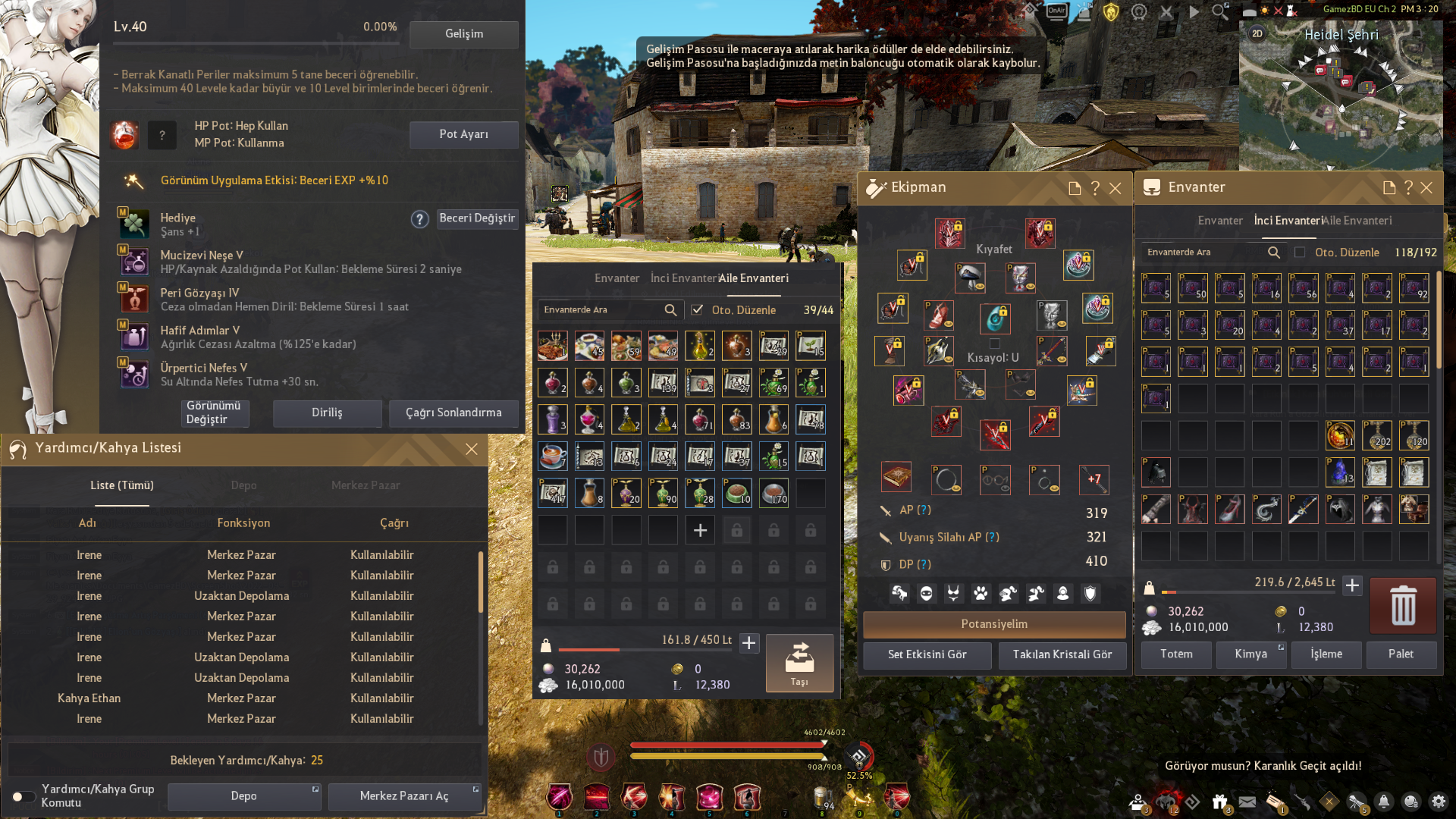Open the Depo tab in Yardımcı/Kahya Listesi
Viewport: 1456px width, 819px height.
click(x=243, y=485)
